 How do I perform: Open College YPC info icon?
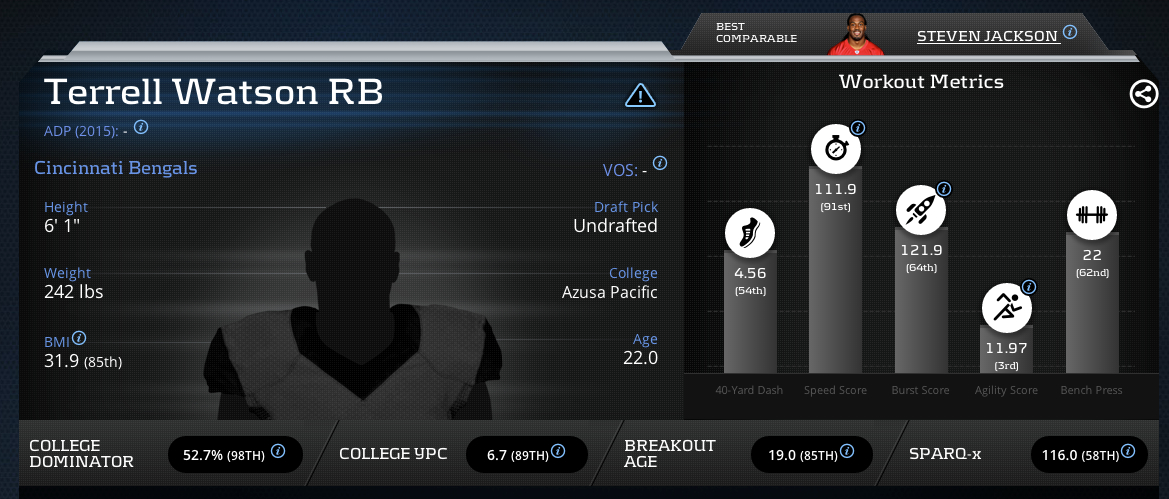(561, 452)
